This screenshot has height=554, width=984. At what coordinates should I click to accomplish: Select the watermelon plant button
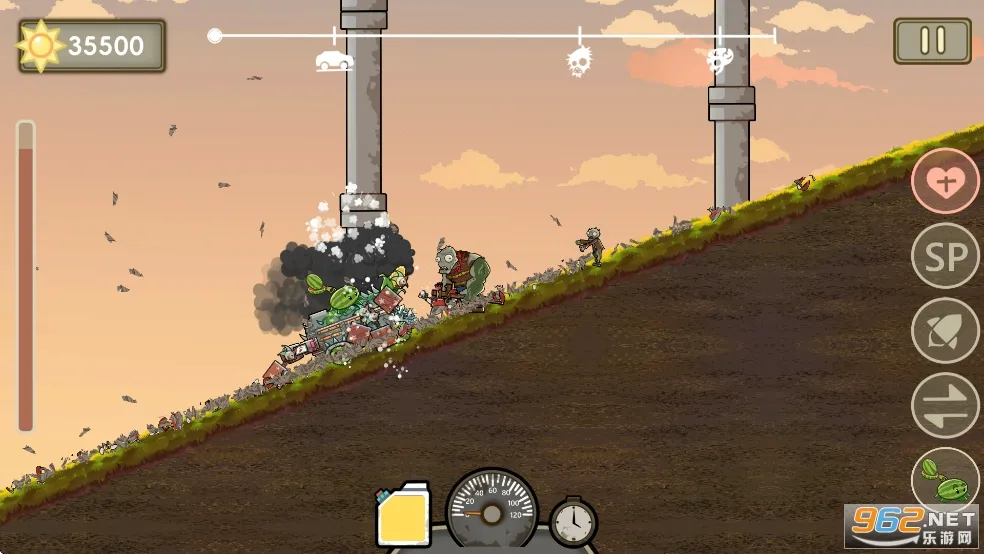coord(945,480)
